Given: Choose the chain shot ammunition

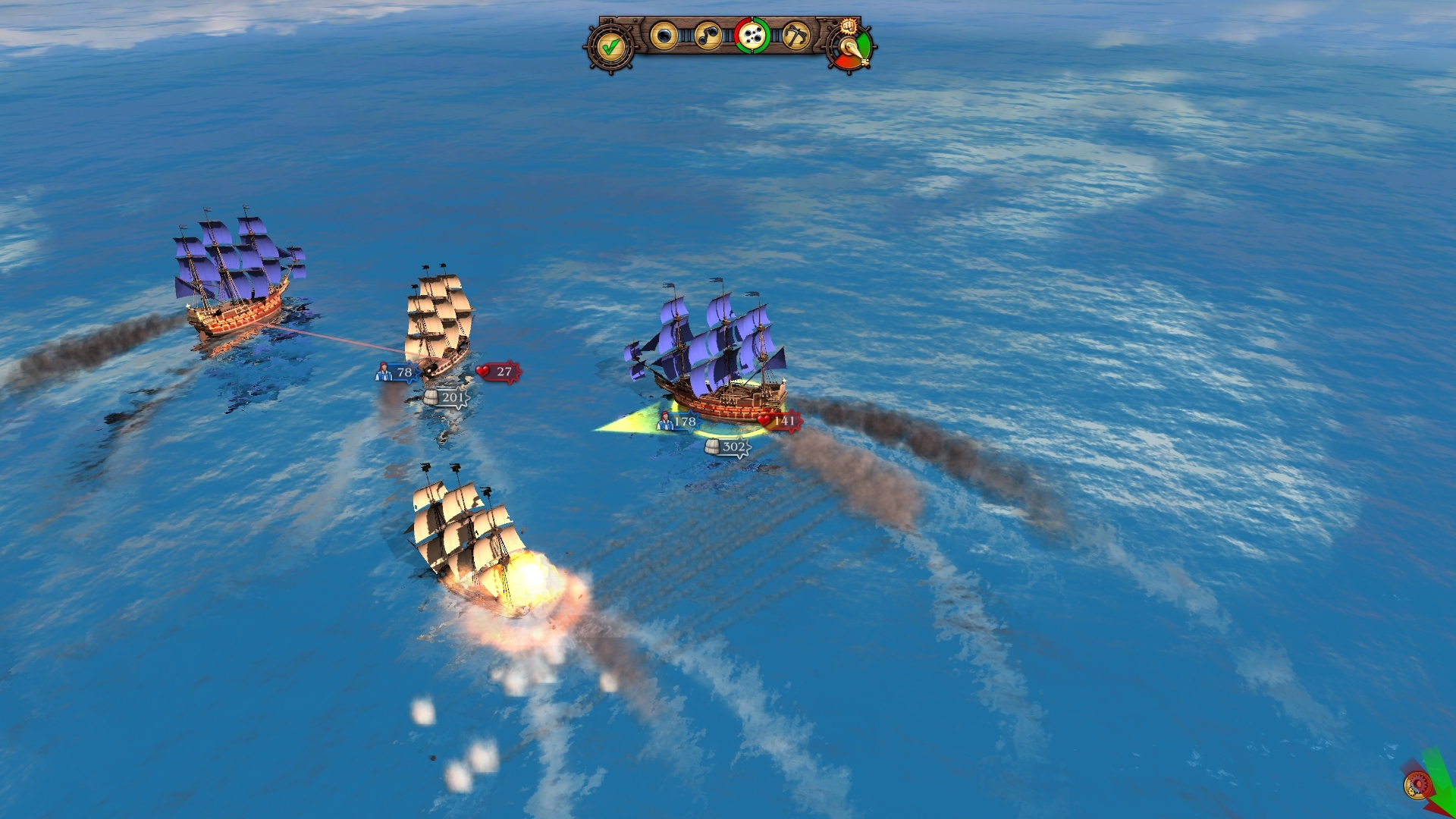Looking at the screenshot, I should coord(708,36).
